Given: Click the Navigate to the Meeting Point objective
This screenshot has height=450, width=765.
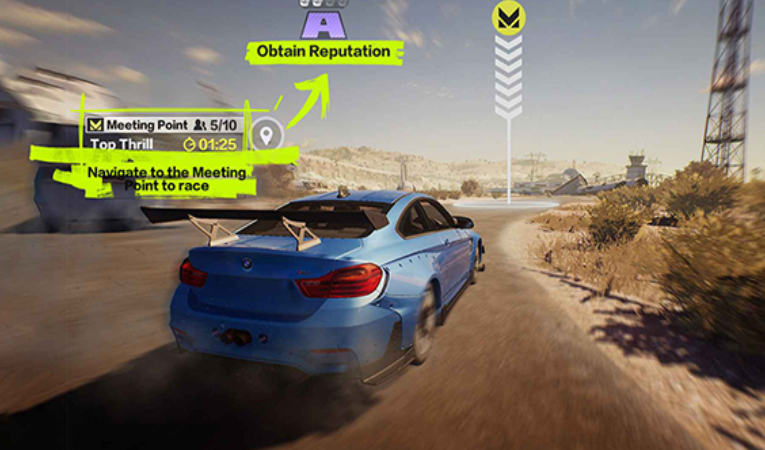Looking at the screenshot, I should point(166,179).
